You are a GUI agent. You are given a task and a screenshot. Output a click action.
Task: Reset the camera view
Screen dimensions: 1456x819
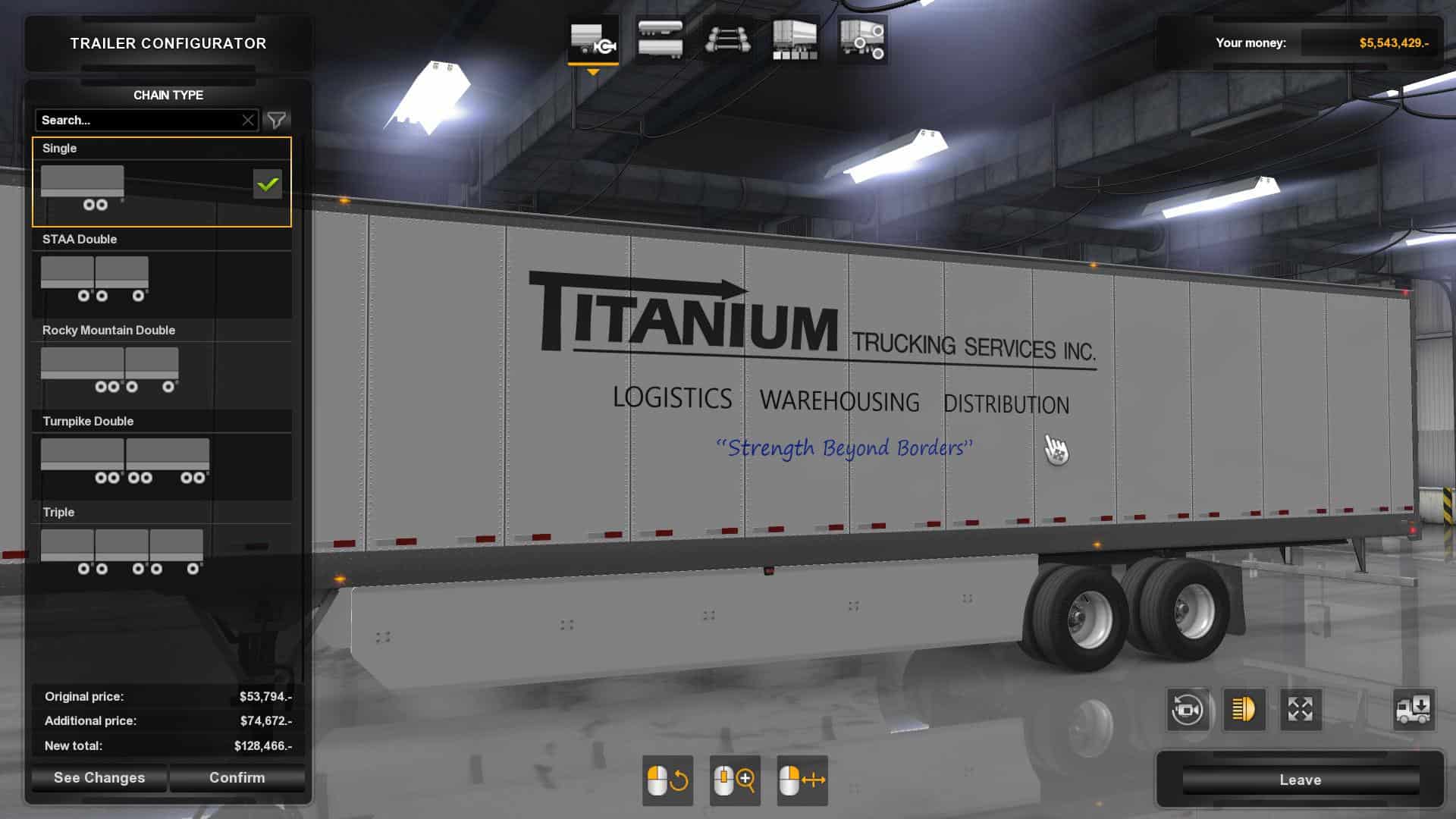1187,710
